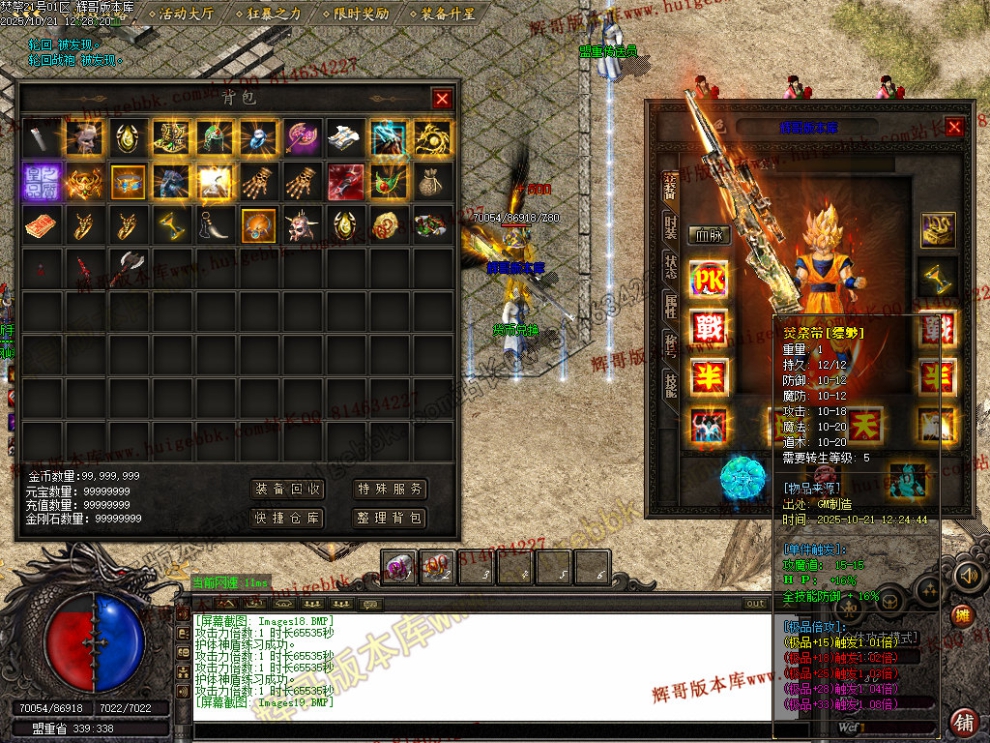This screenshot has height=743, width=990.
Task: Click the chat input field
Action: pyautogui.click(x=480, y=730)
